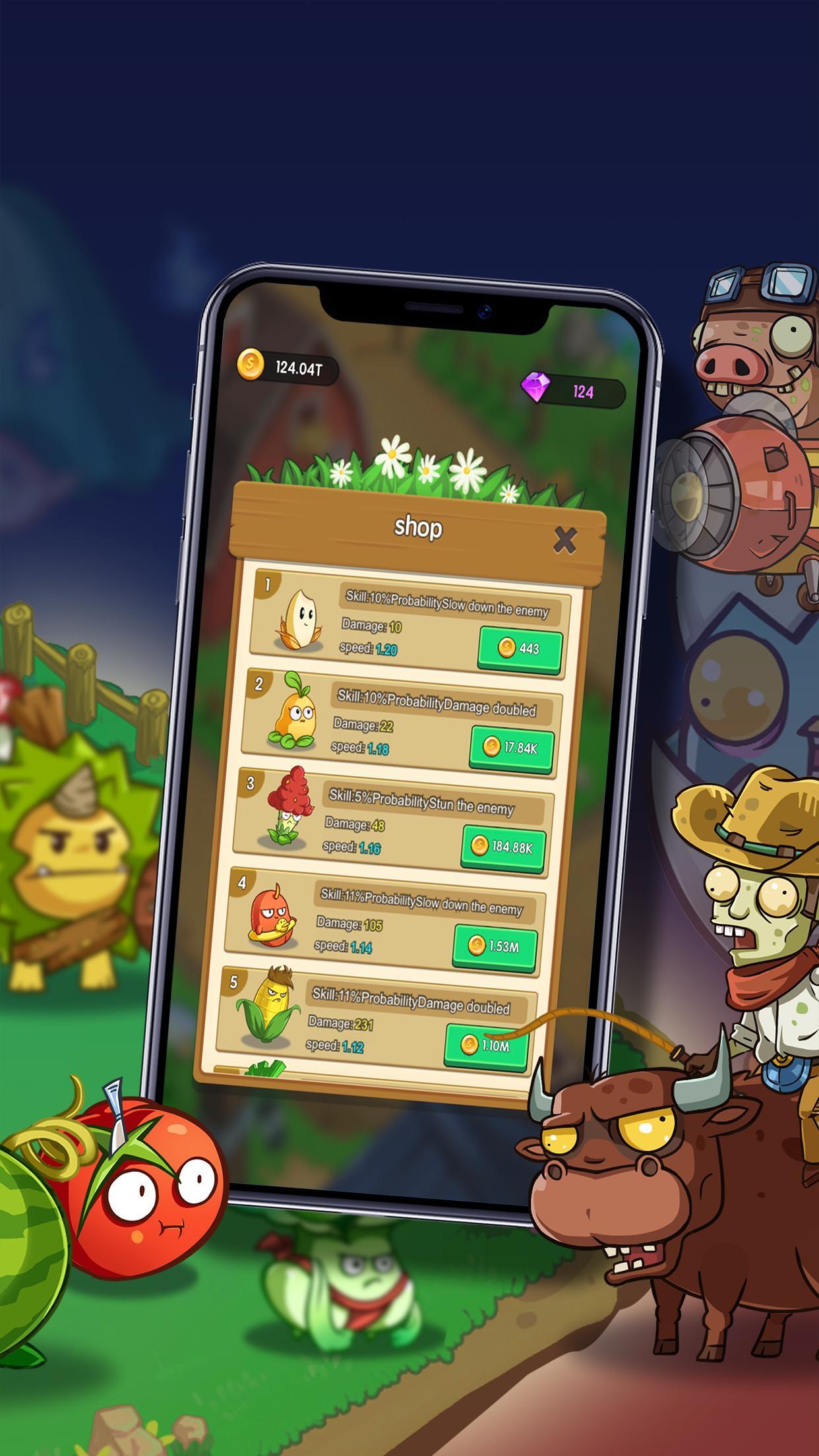The image size is (819, 1456).
Task: Tap the gold coin balance icon
Action: point(251,363)
